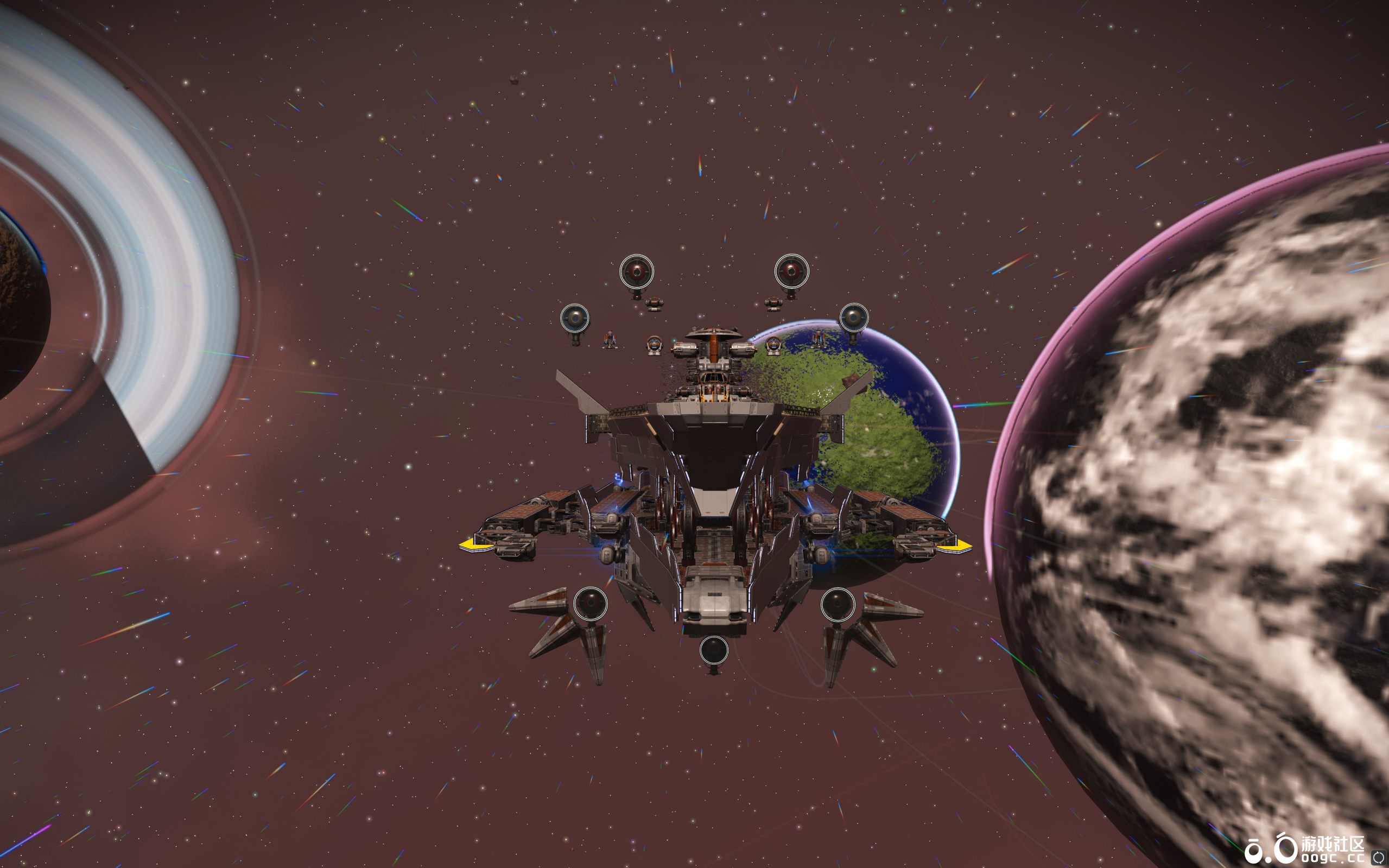The width and height of the screenshot is (1389, 868).
Task: Click the circular arrows refresh icon
Action: (1378, 858)
